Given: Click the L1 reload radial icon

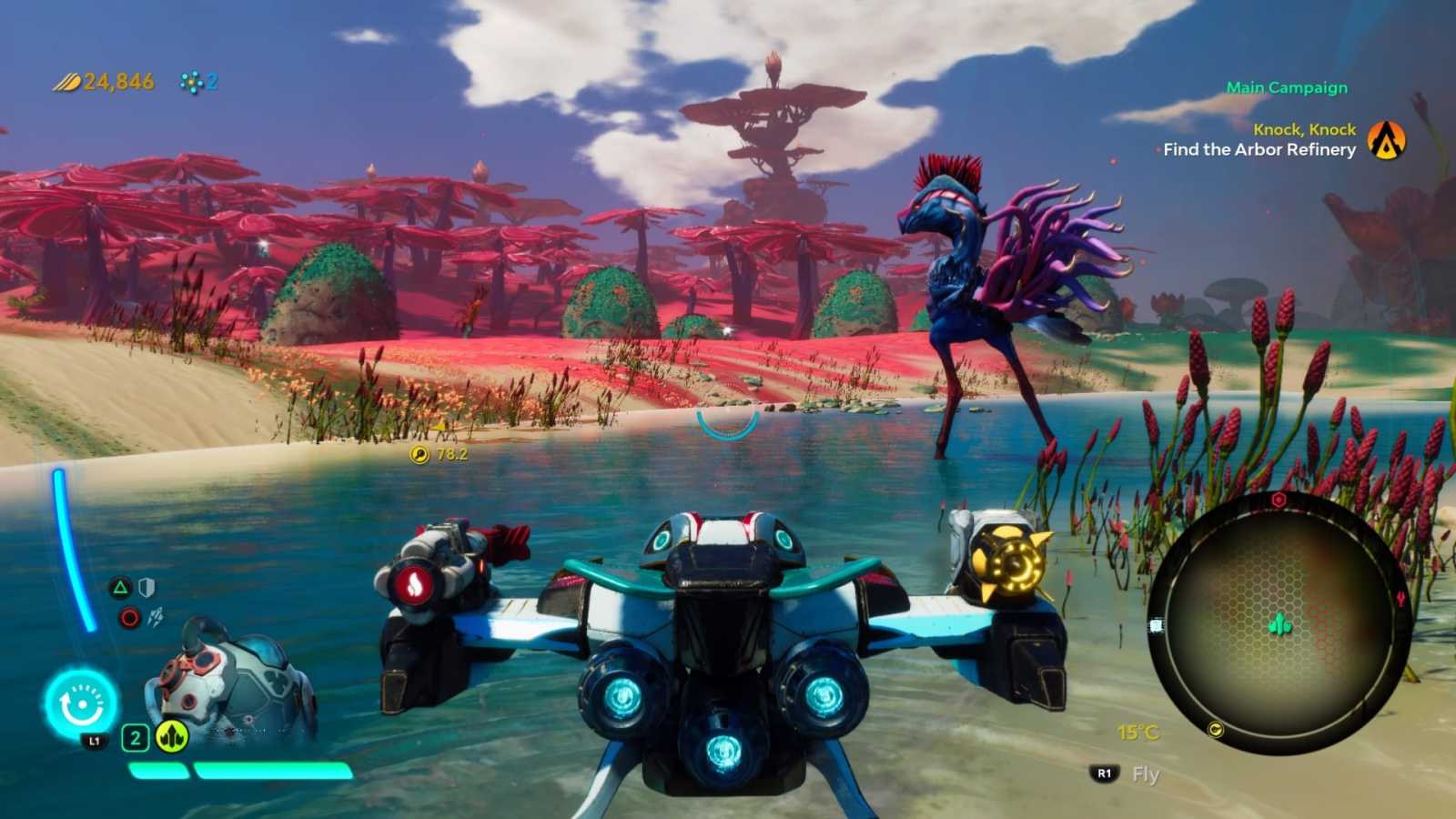Looking at the screenshot, I should pos(81,703).
